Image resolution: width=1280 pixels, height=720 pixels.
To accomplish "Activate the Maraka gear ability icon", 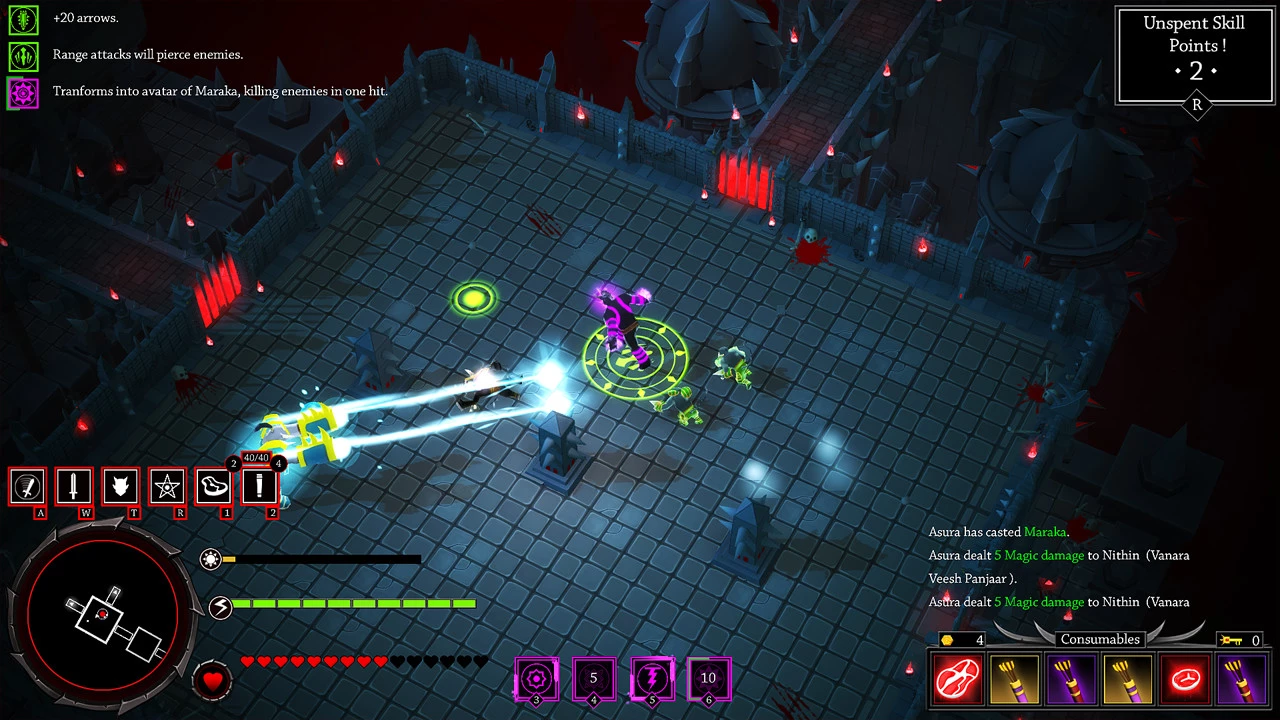I will coord(536,678).
